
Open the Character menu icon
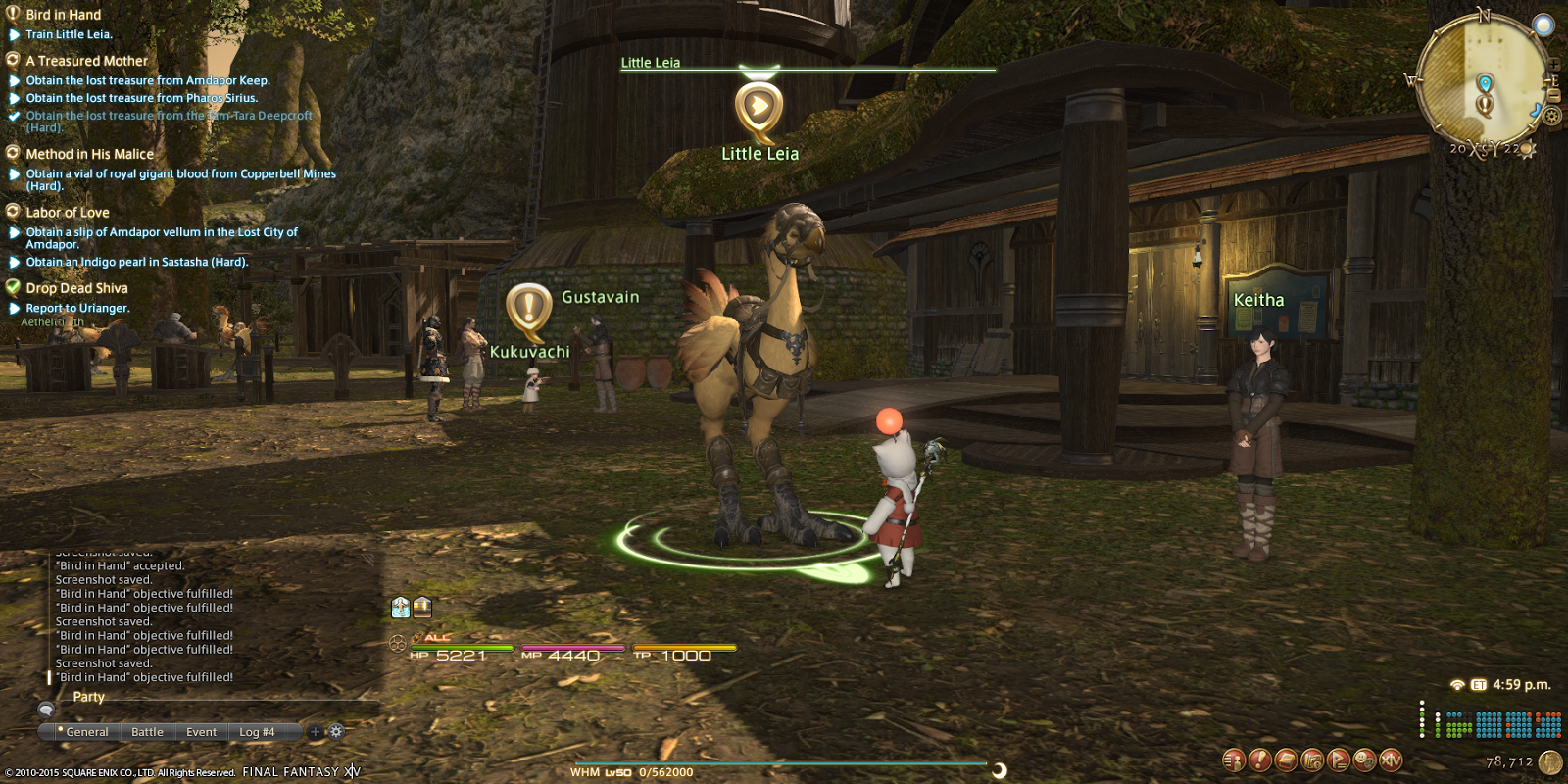coord(1234,759)
